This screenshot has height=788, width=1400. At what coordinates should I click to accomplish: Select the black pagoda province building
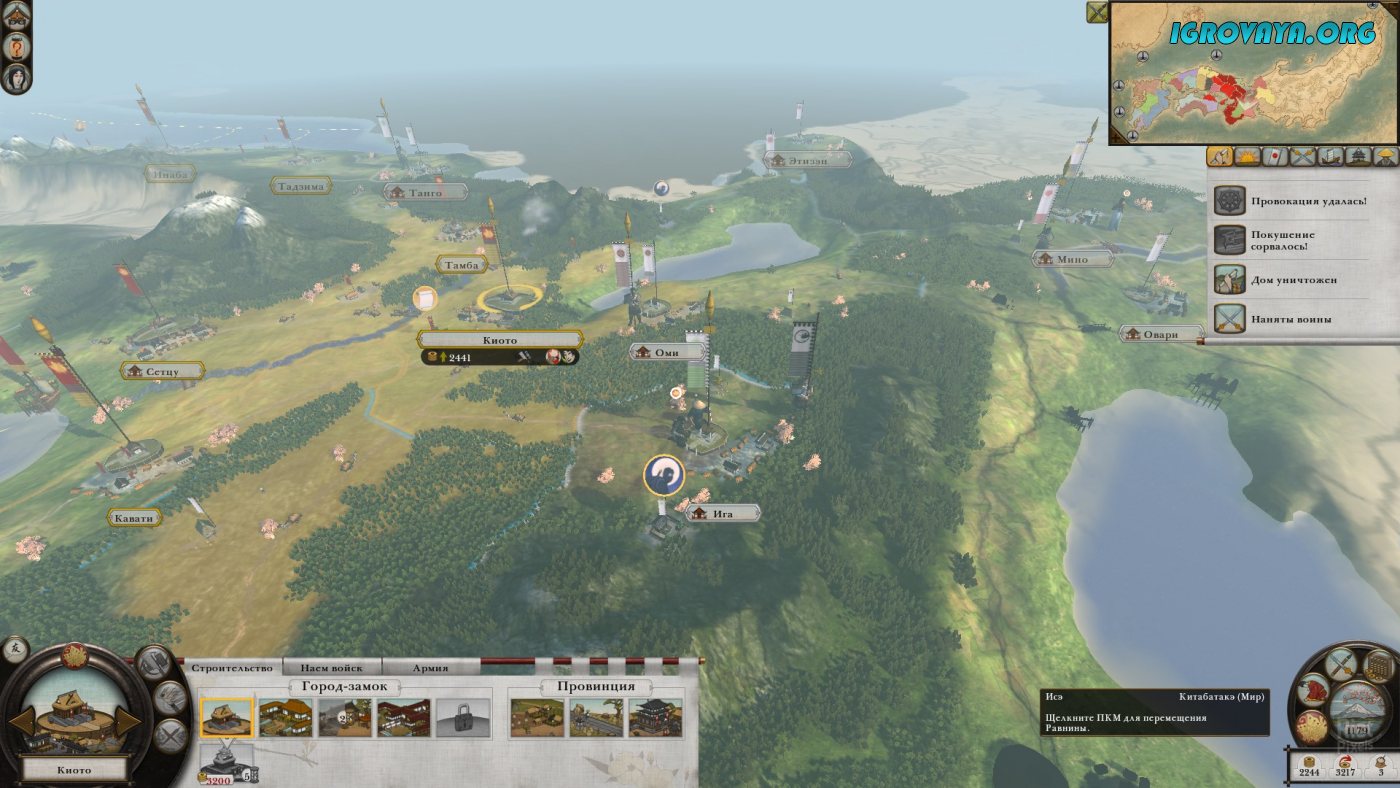coord(655,718)
